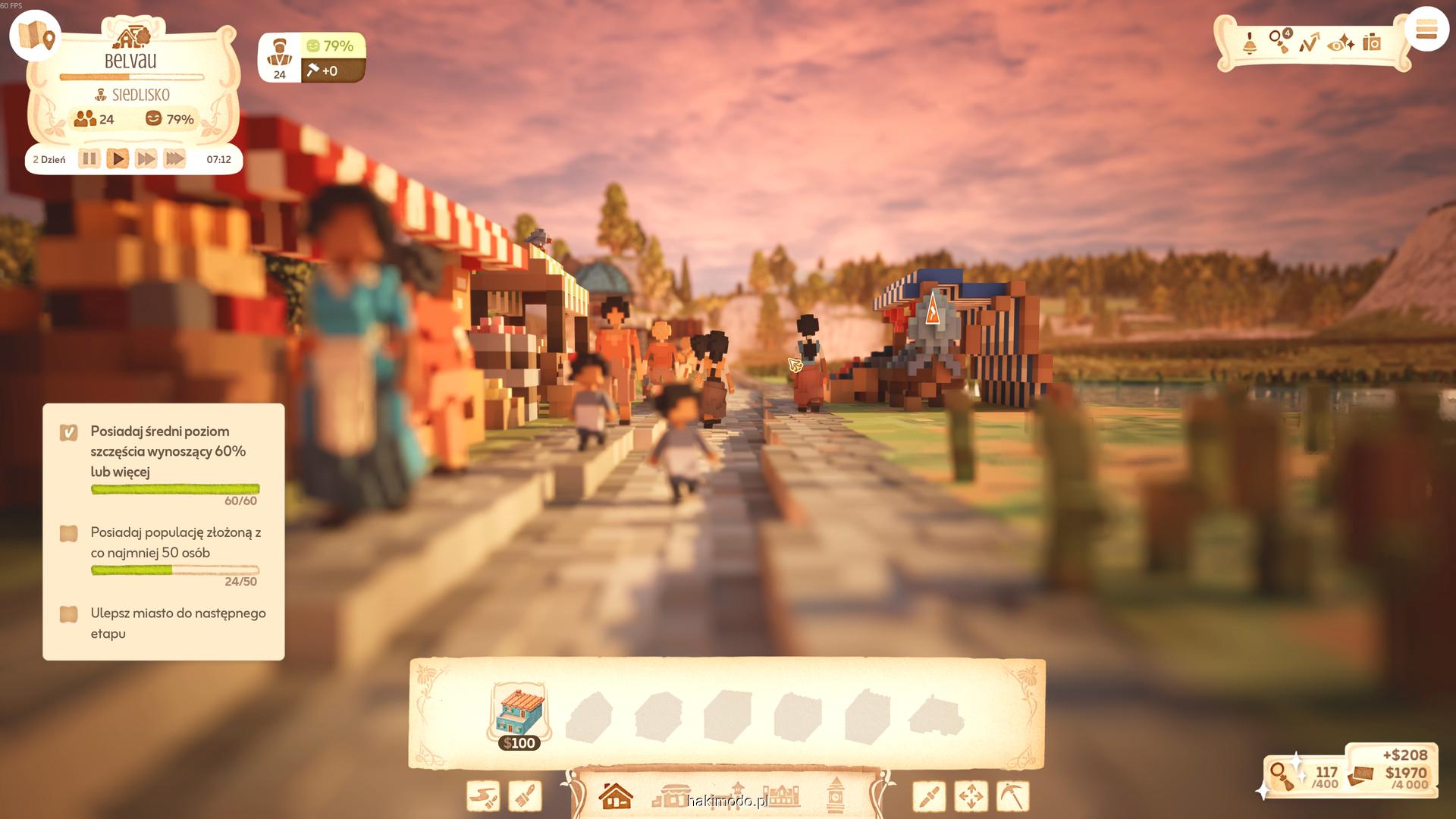
Task: Activate the move arrows tool
Action: click(971, 796)
